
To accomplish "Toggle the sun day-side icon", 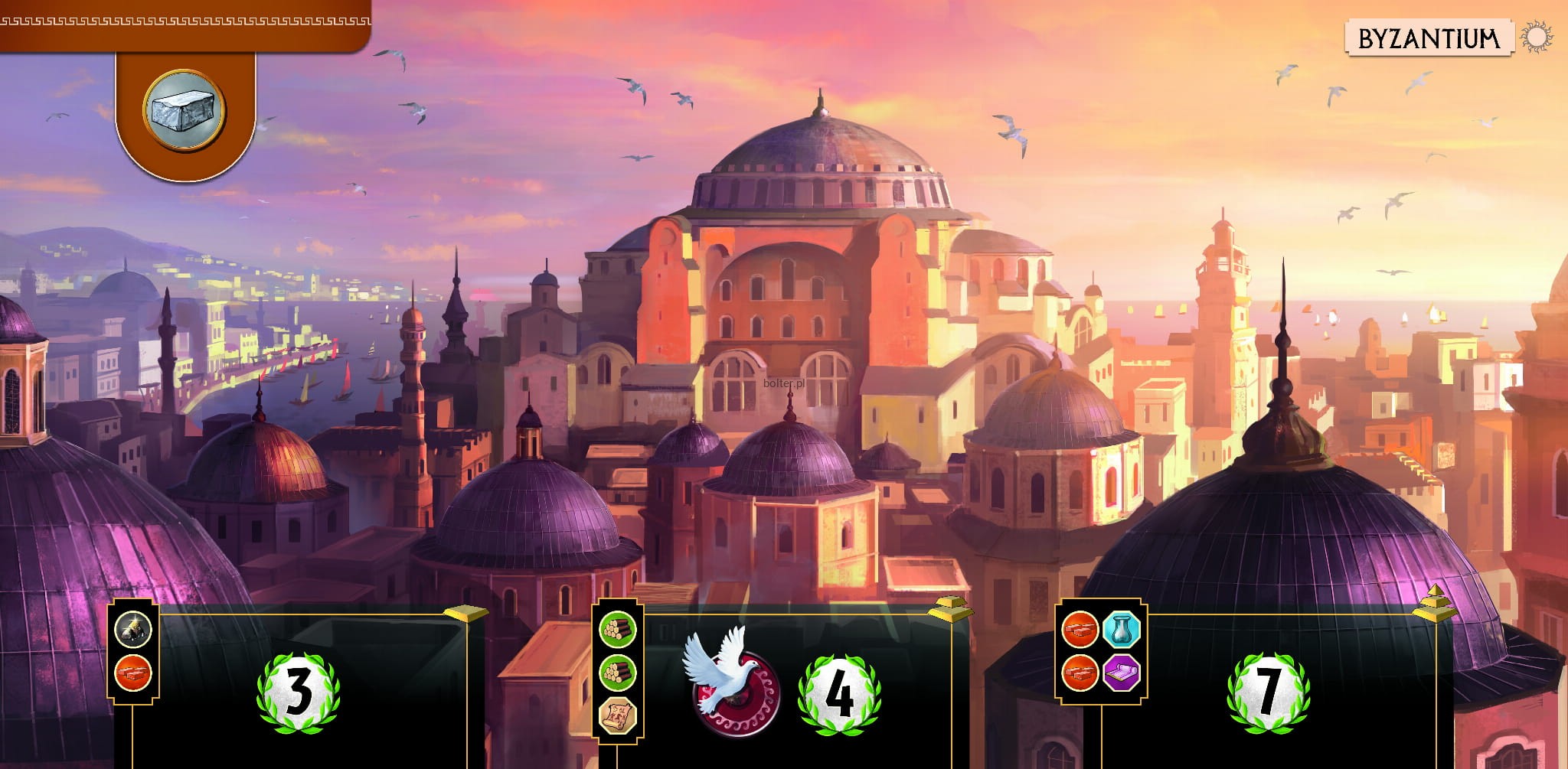I will pyautogui.click(x=1536, y=37).
